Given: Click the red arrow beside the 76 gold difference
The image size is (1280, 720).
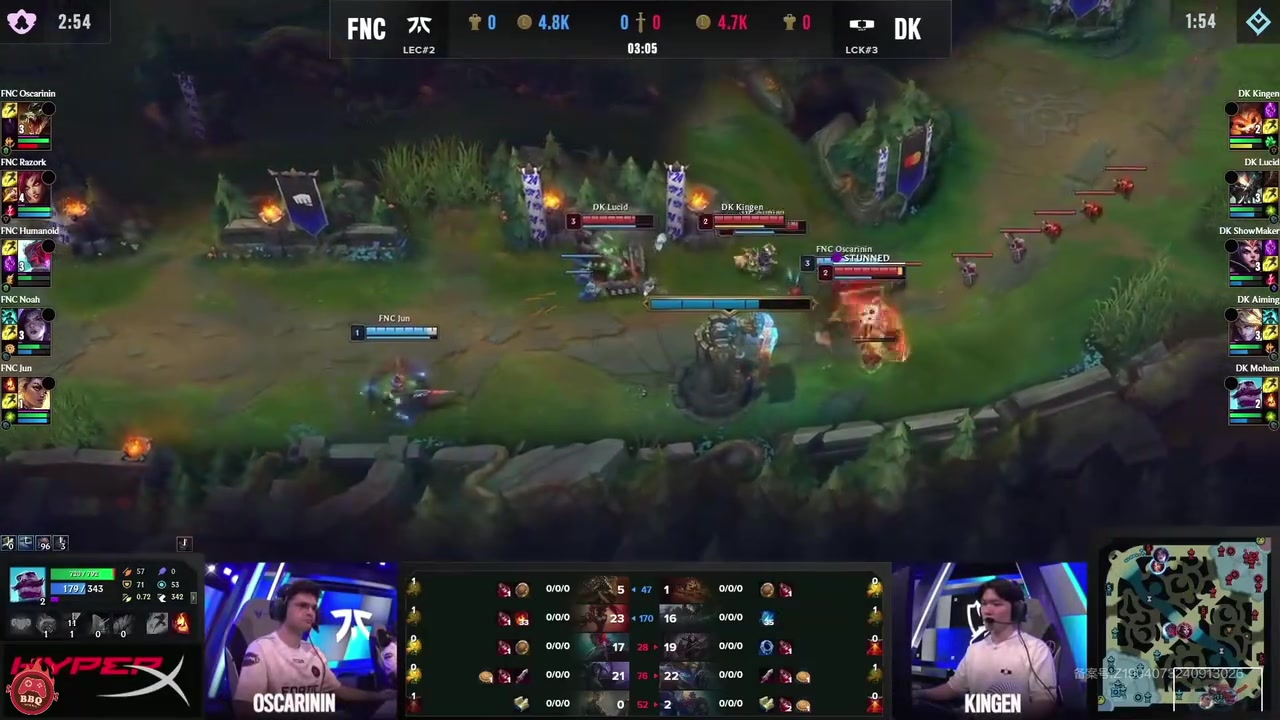Looking at the screenshot, I should coord(657,675).
